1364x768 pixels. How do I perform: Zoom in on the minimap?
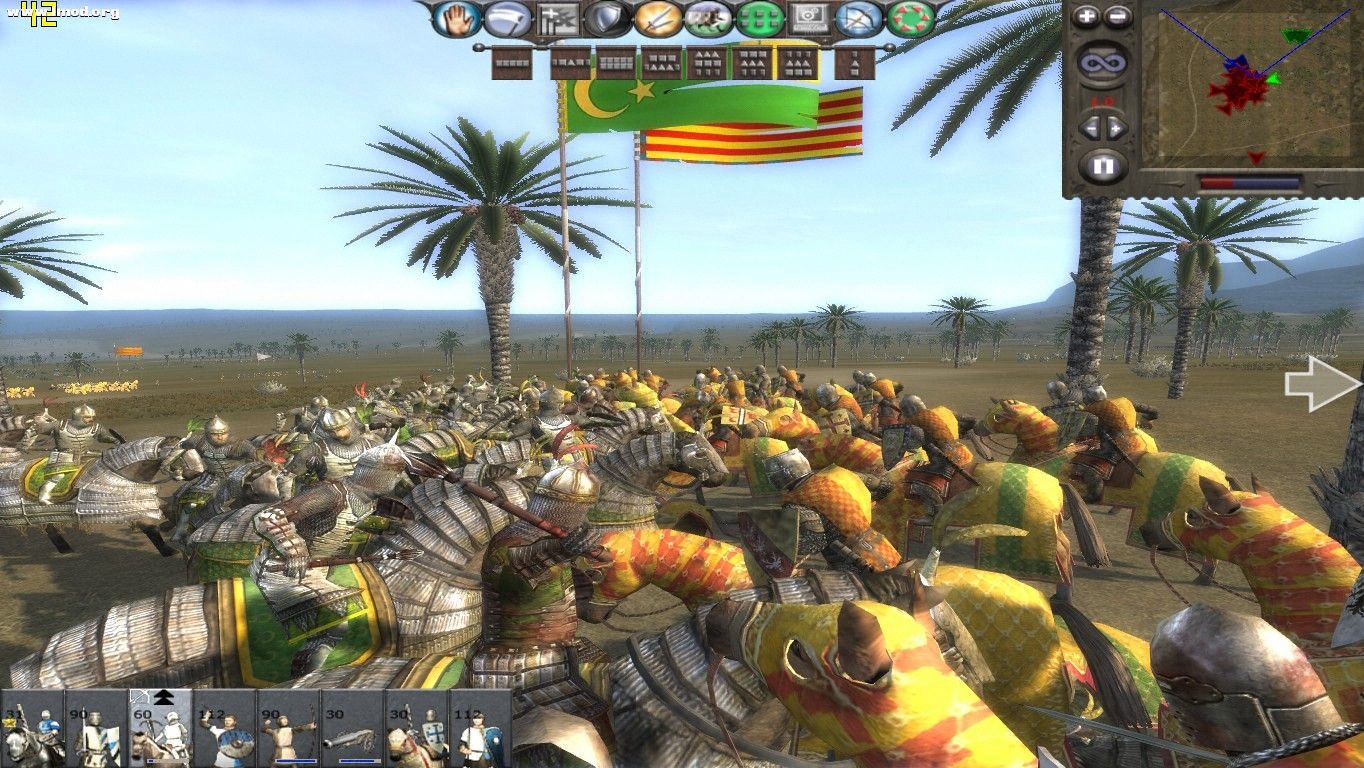point(1084,16)
